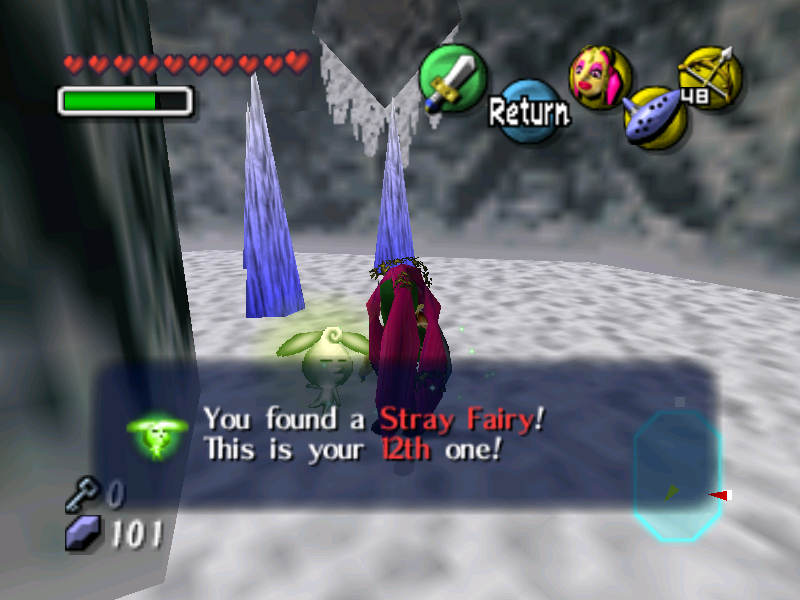
Task: Select the Ocarina of Time item
Action: pyautogui.click(x=653, y=116)
